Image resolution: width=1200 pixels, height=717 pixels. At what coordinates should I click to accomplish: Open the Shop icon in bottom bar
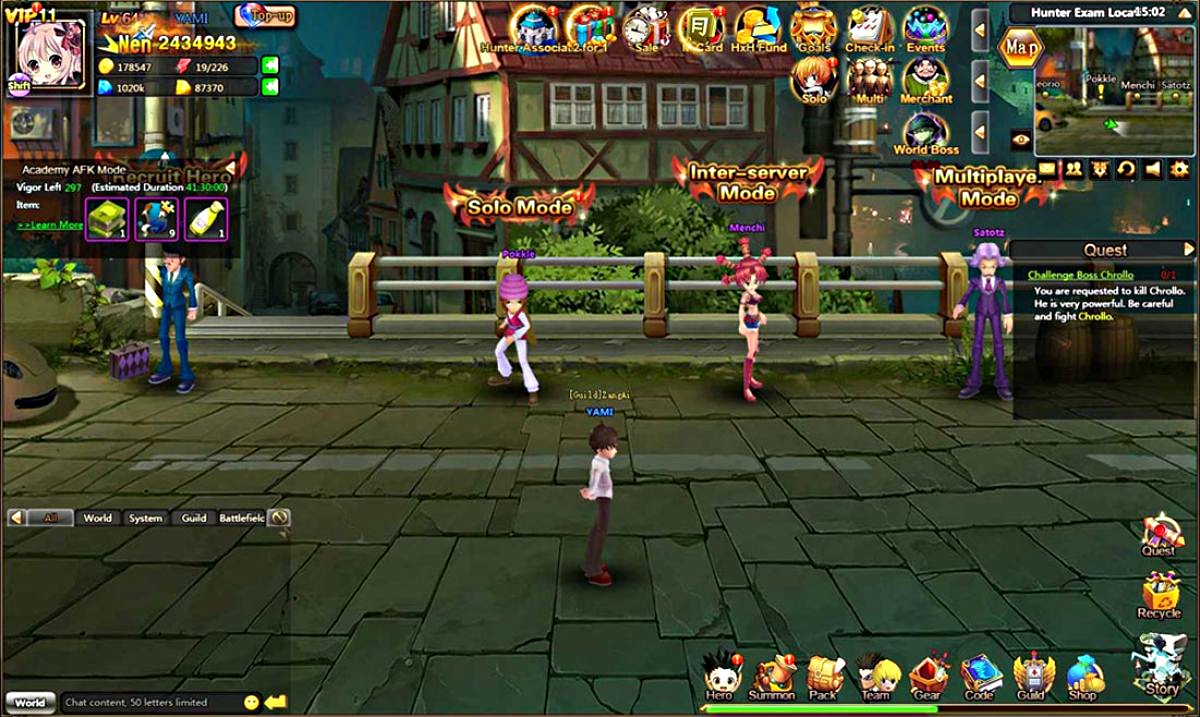[1083, 676]
